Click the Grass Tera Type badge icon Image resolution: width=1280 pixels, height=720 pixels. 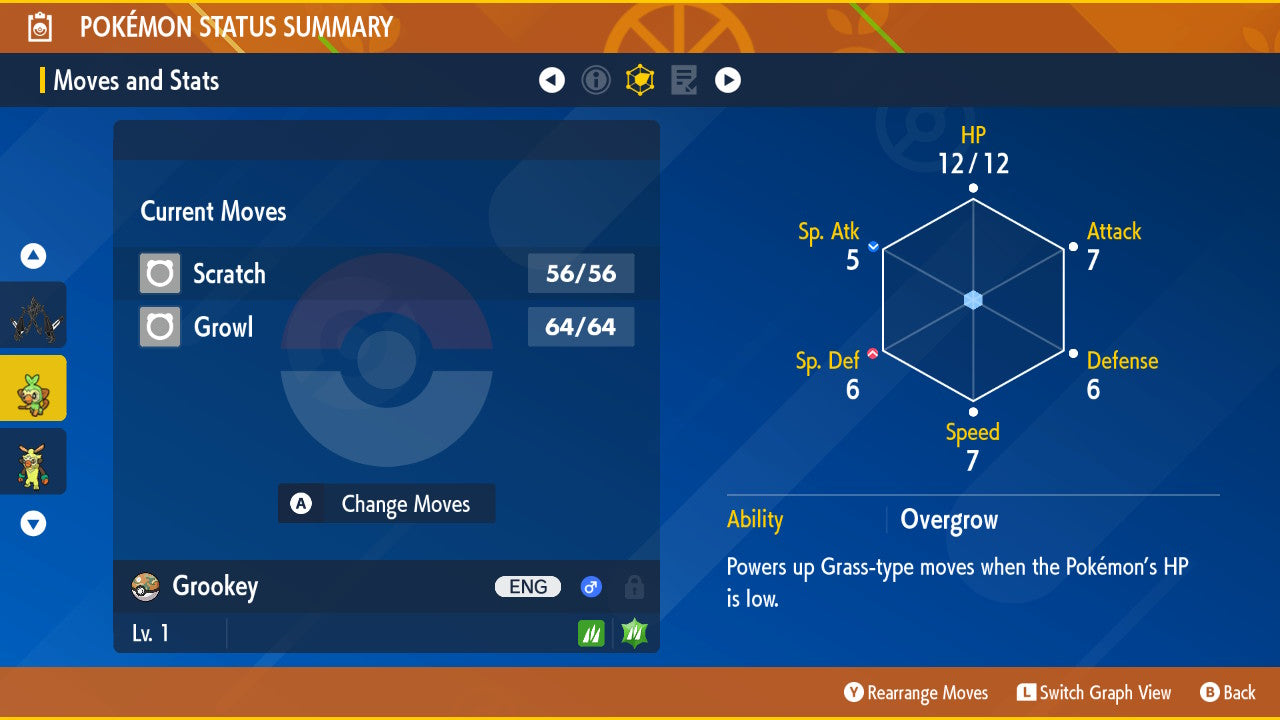click(632, 632)
